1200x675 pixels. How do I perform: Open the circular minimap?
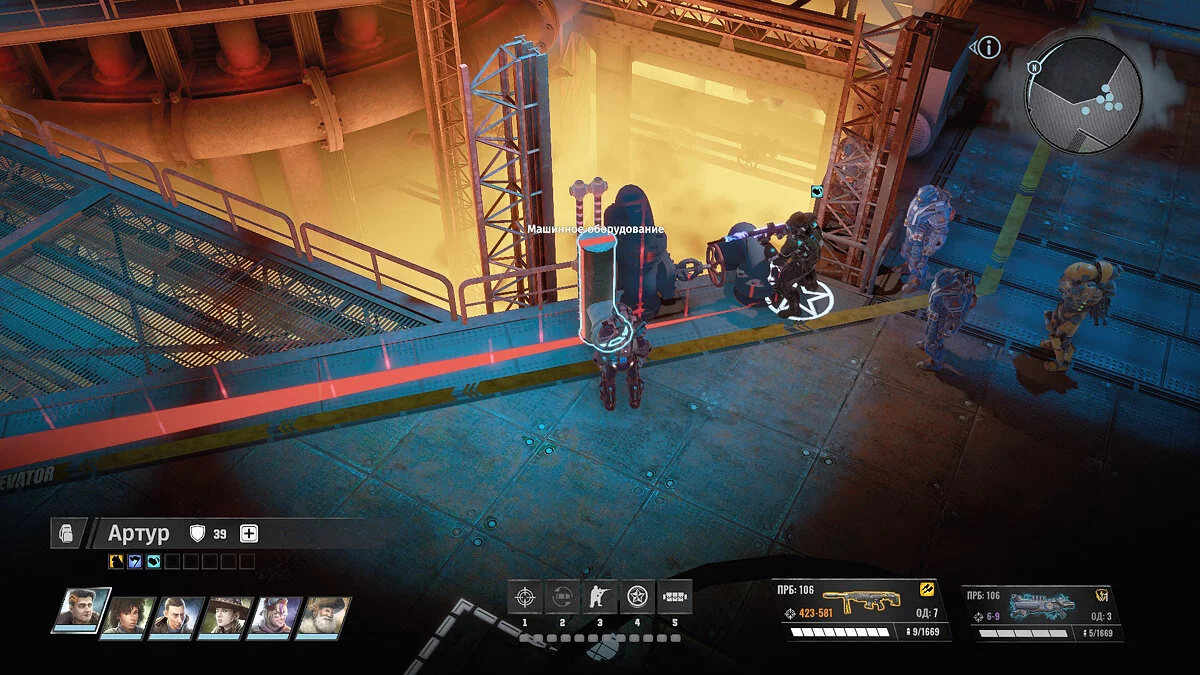(x=1085, y=95)
